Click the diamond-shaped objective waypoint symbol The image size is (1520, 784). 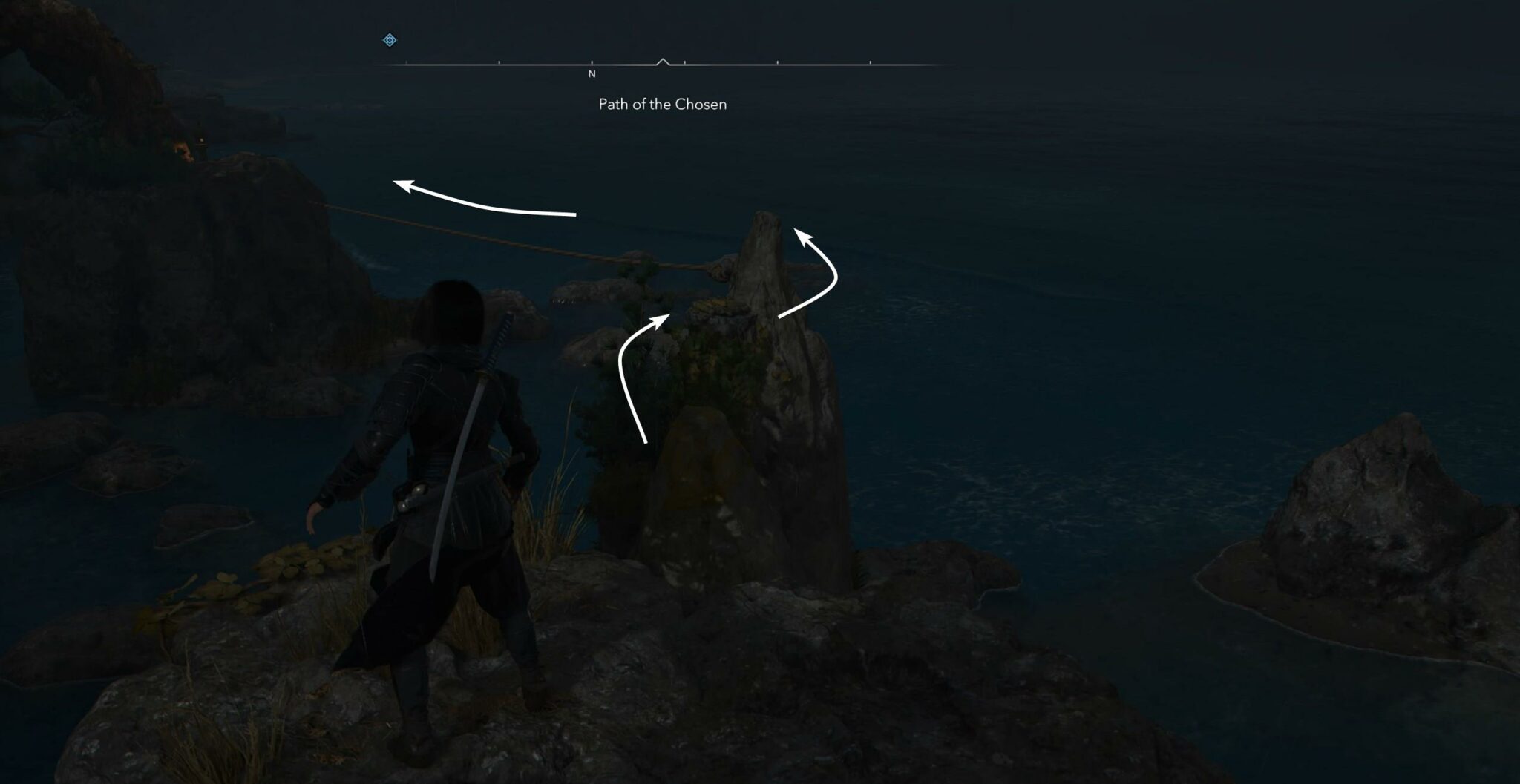(389, 40)
